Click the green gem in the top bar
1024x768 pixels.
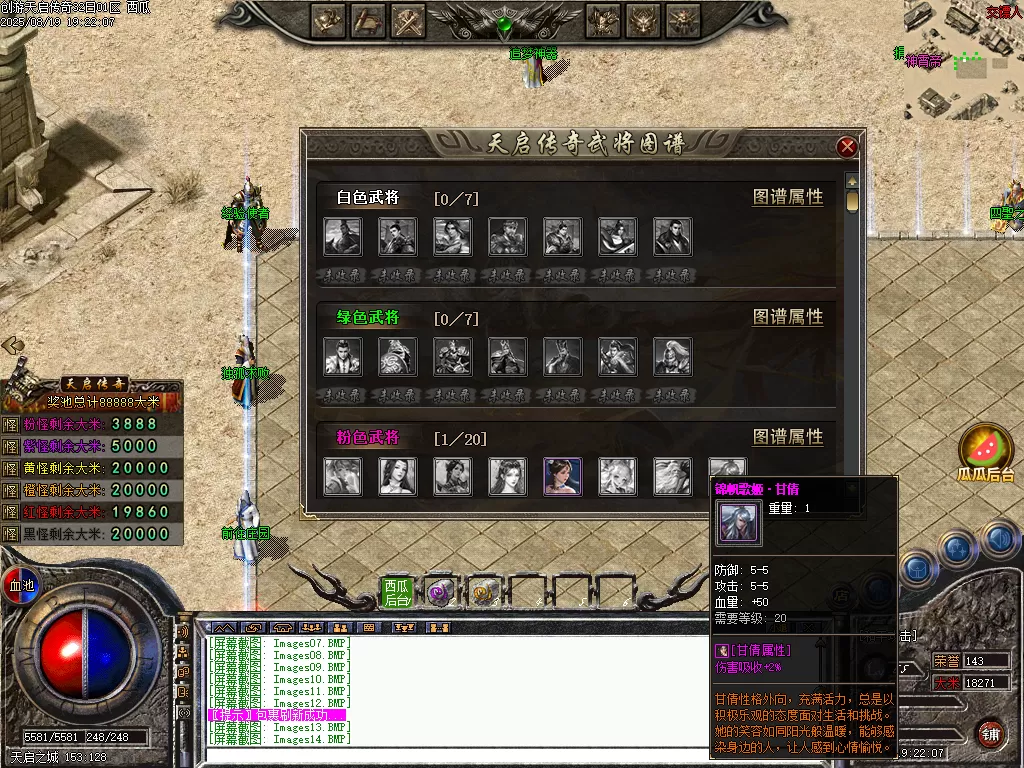(x=506, y=22)
